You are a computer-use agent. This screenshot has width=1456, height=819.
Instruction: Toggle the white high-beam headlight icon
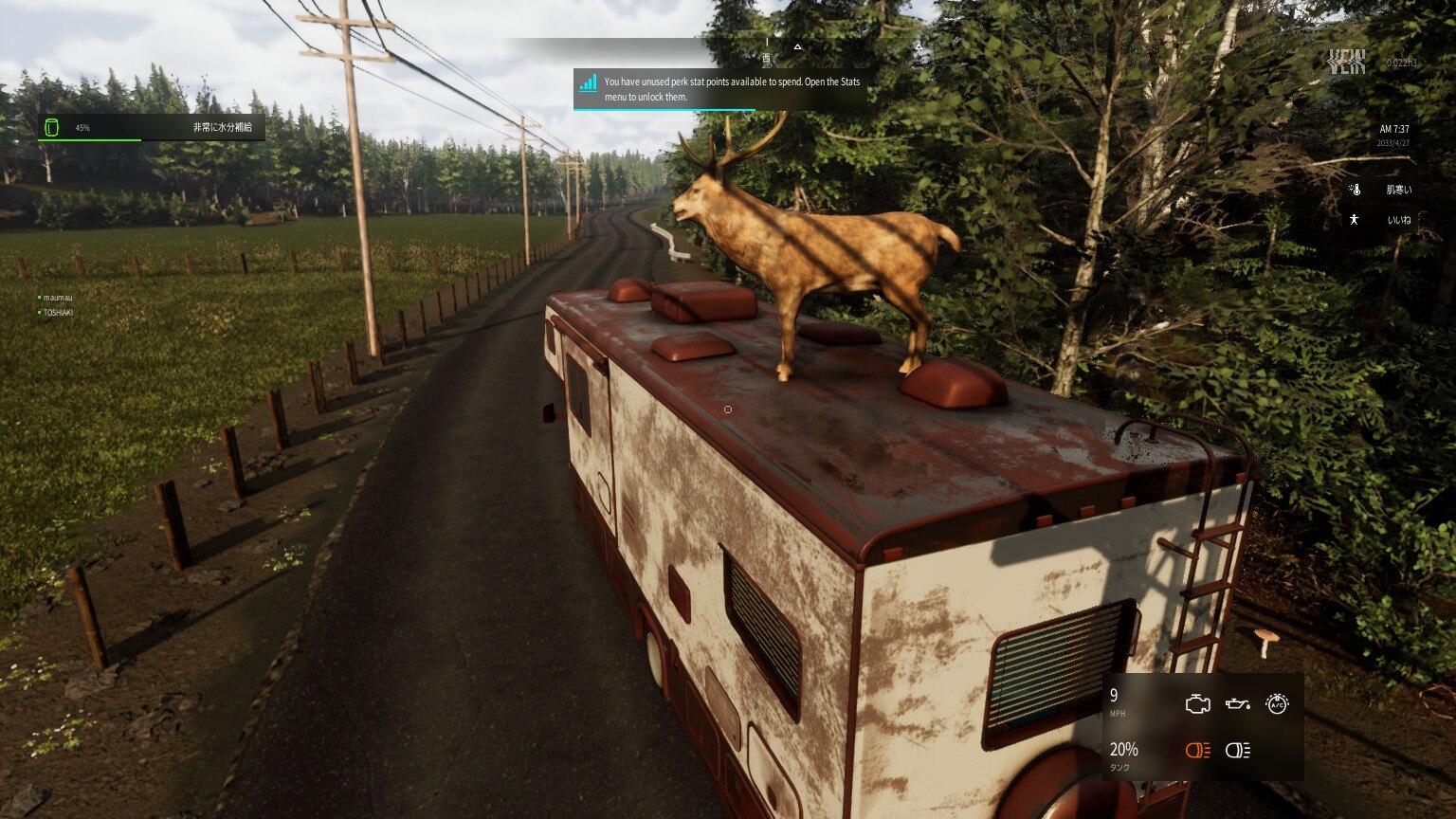click(1237, 751)
